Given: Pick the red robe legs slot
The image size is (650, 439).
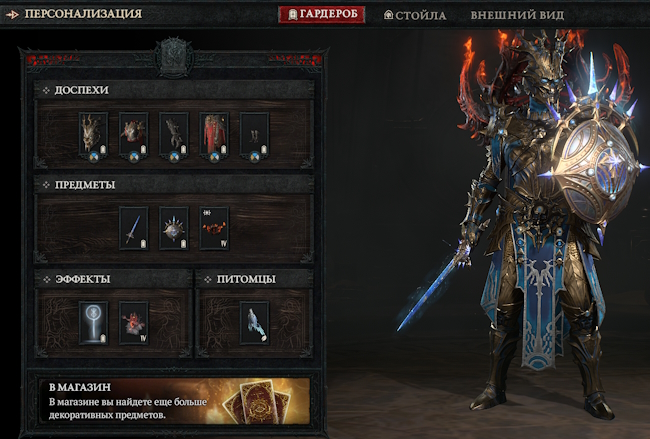Looking at the screenshot, I should [x=214, y=135].
